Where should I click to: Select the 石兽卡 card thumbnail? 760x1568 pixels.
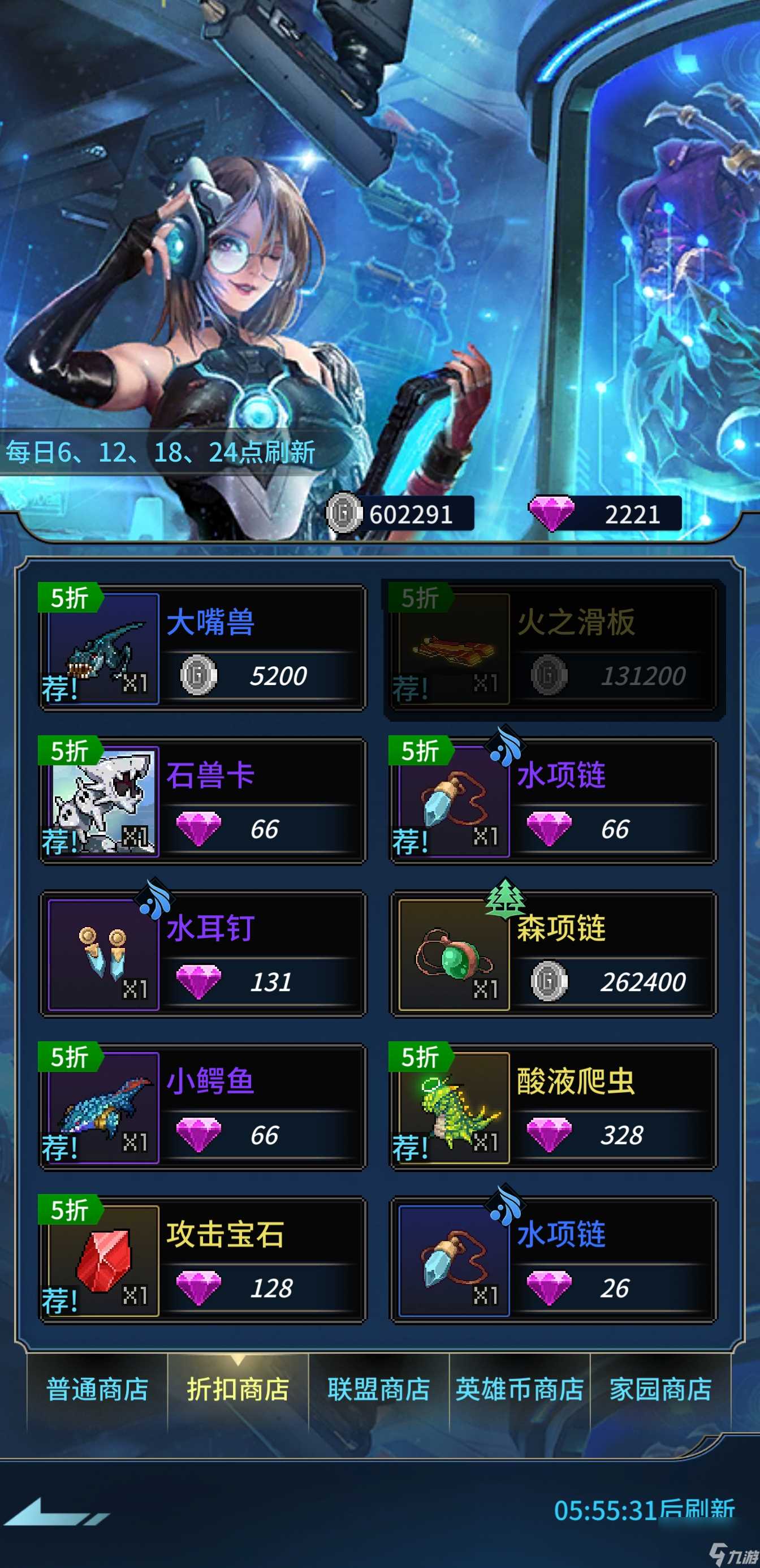pyautogui.click(x=102, y=803)
